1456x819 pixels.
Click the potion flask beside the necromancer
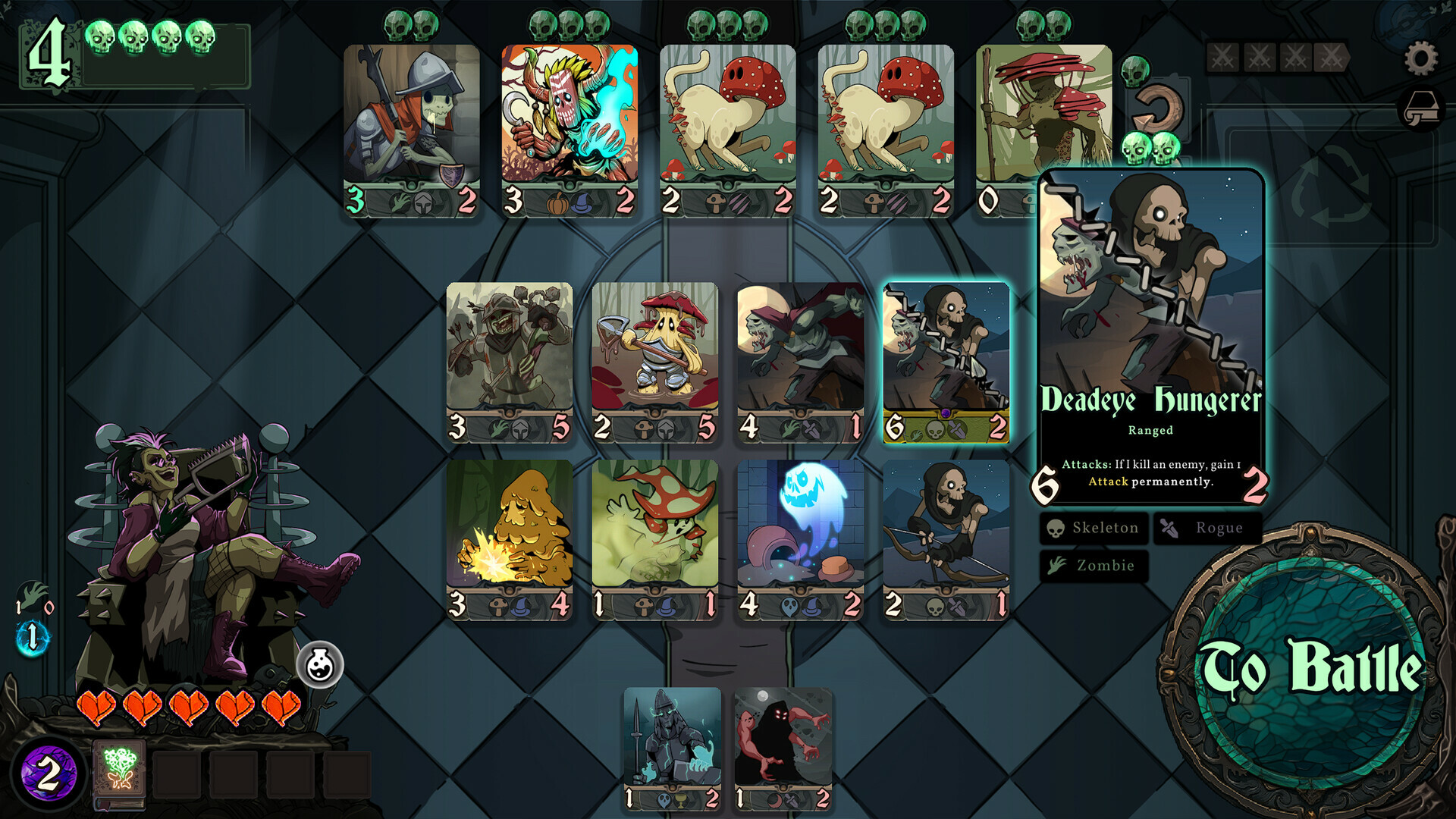point(322,664)
